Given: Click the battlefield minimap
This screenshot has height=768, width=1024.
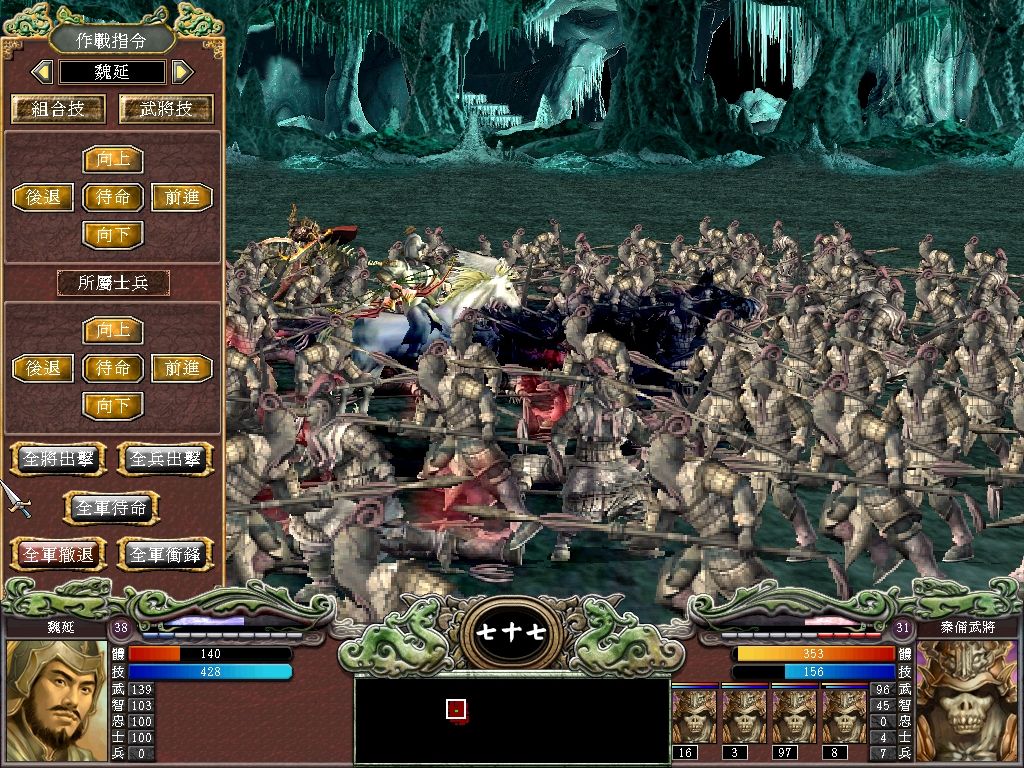Looking at the screenshot, I should pos(512,719).
